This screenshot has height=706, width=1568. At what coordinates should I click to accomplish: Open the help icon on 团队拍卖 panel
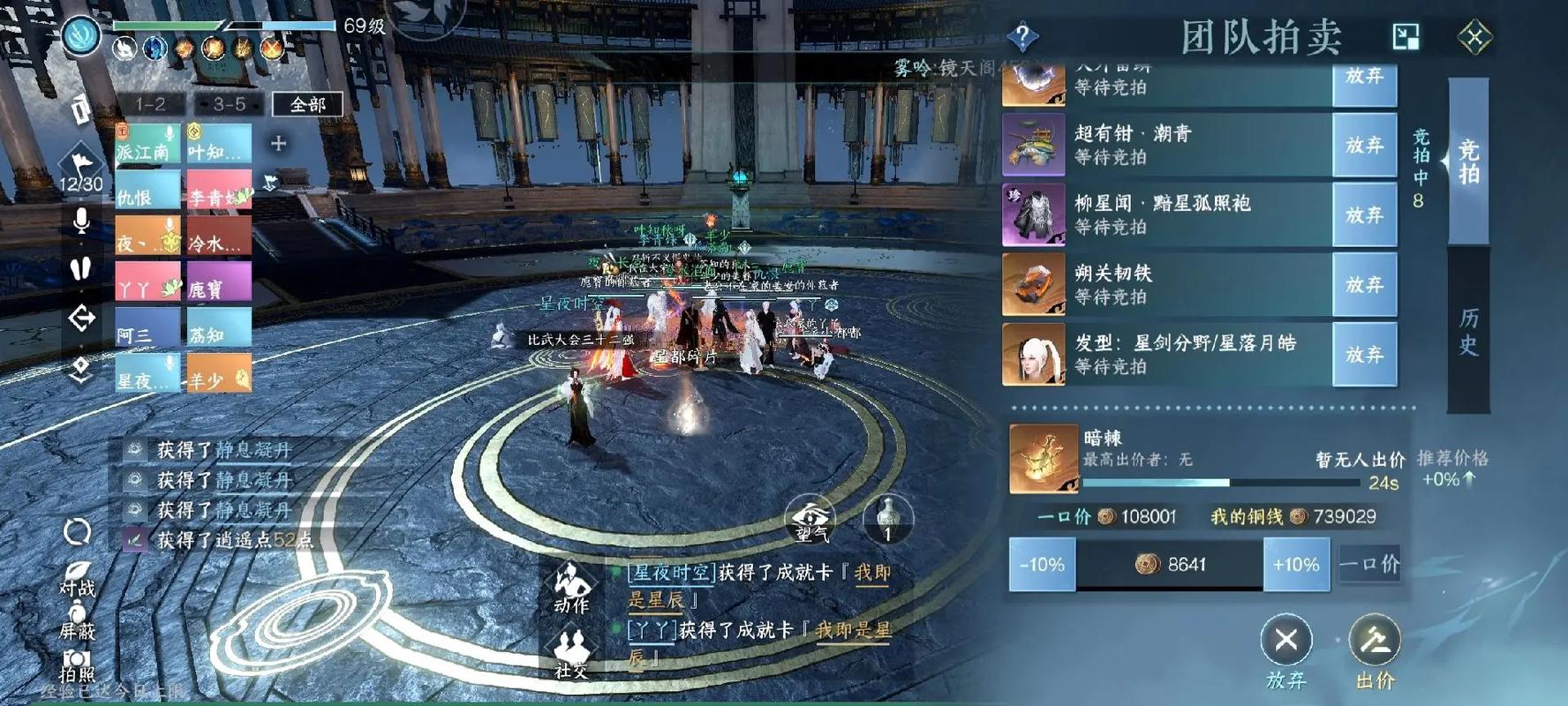tap(1022, 34)
